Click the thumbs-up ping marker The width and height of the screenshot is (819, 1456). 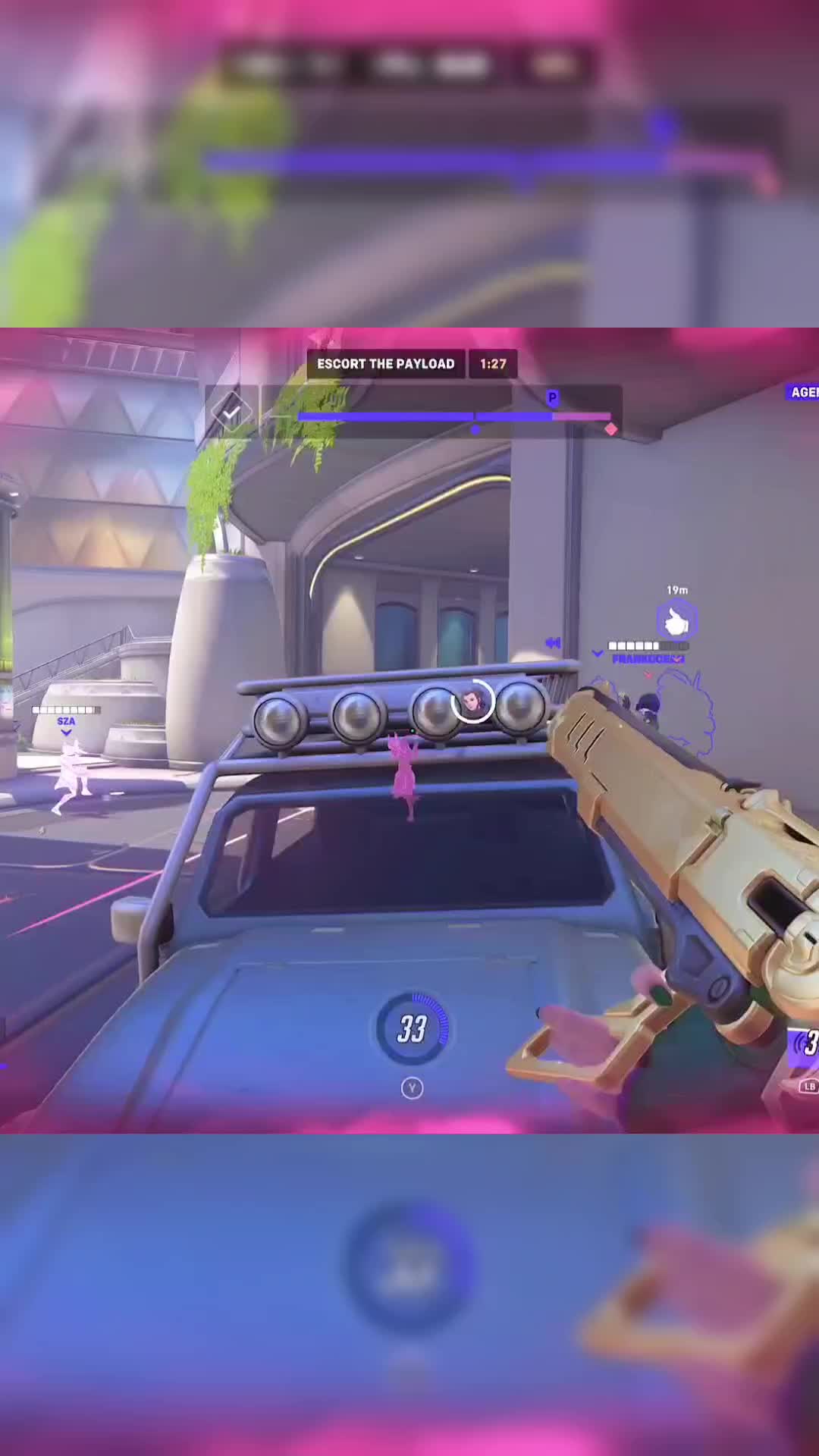coord(676,622)
